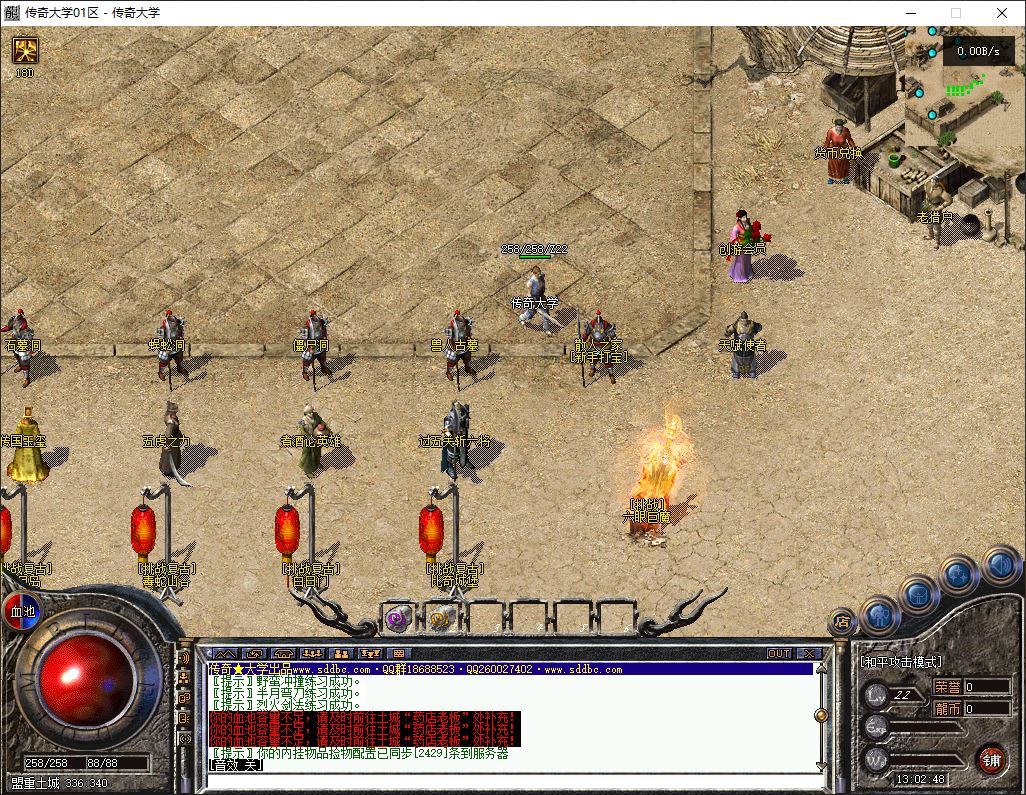Open the bag inventory round button

point(920,594)
